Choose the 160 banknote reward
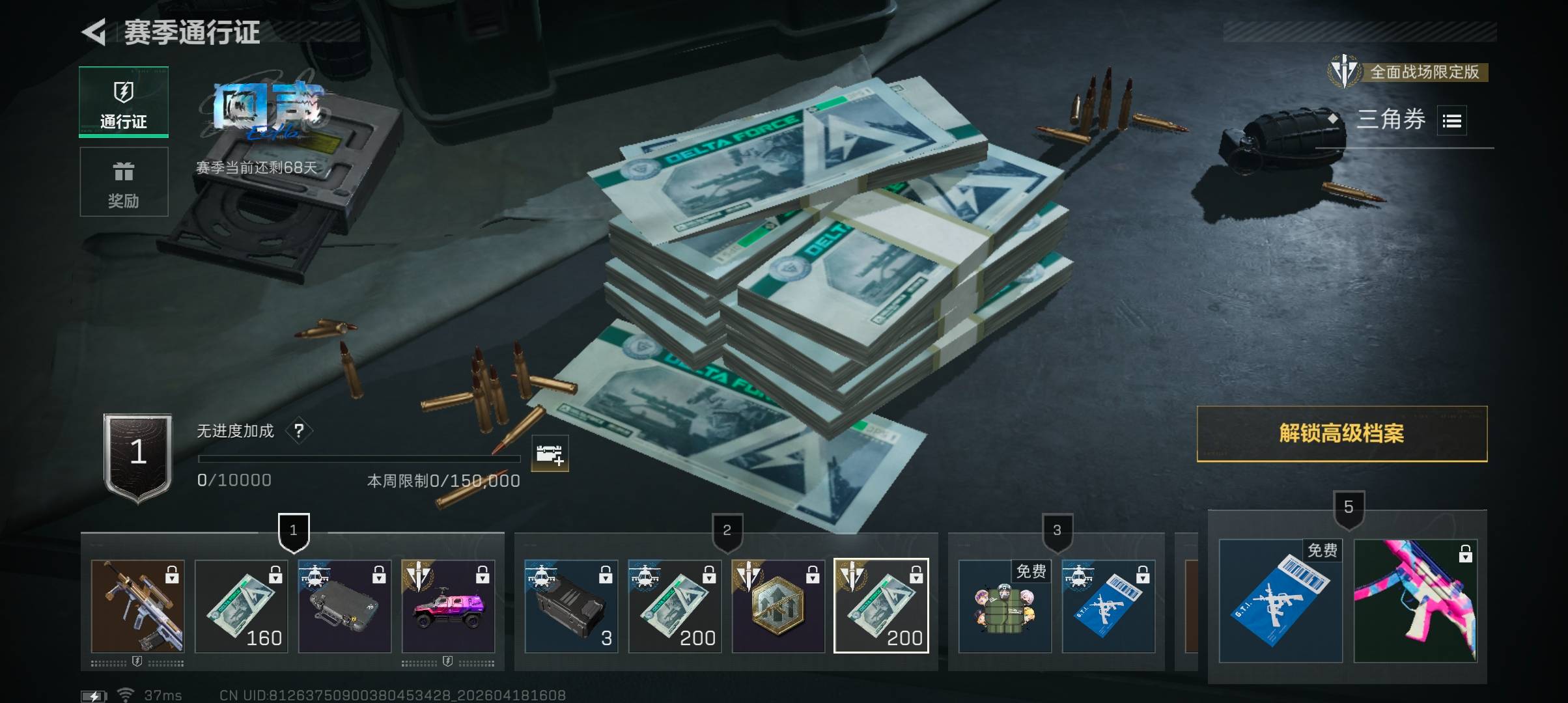Screen dimensions: 1568x703 pos(241,606)
